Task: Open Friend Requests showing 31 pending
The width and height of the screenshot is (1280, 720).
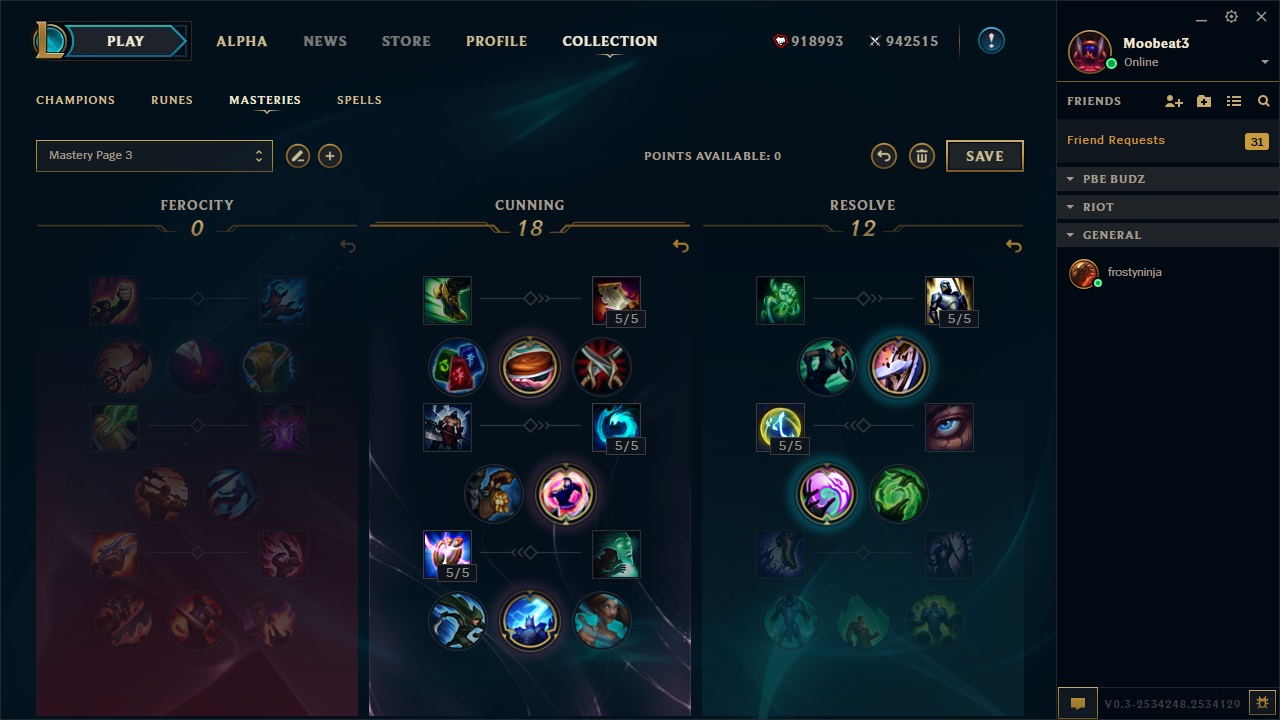Action: click(x=1115, y=140)
